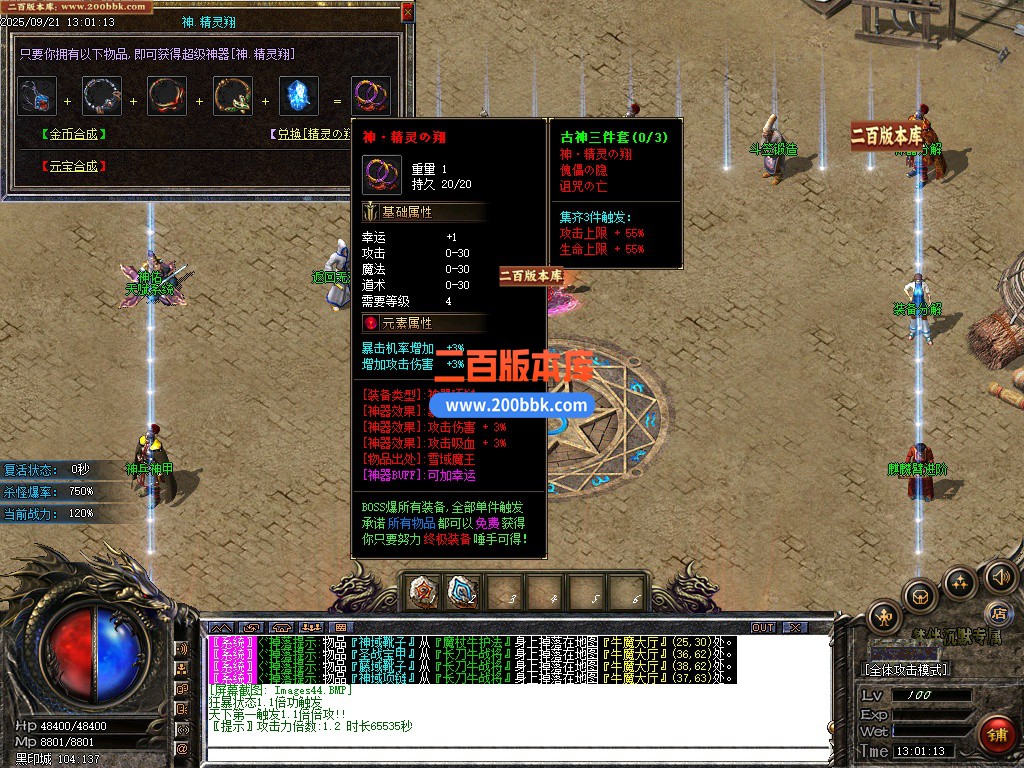Close the 神.精灵翔 crafting window
This screenshot has width=1024, height=768.
coord(407,12)
